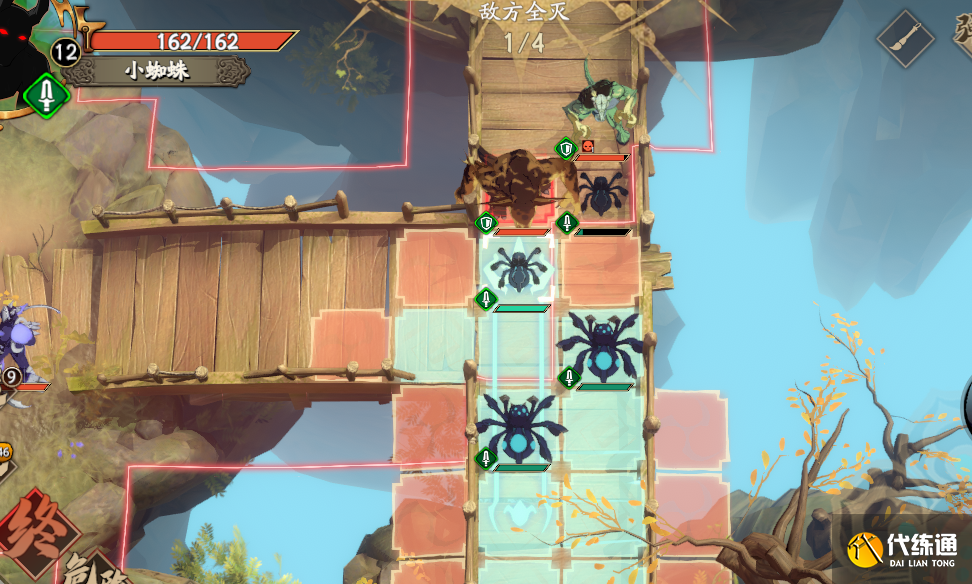Open the brush icon diamond button
This screenshot has width=972, height=584.
(x=906, y=39)
